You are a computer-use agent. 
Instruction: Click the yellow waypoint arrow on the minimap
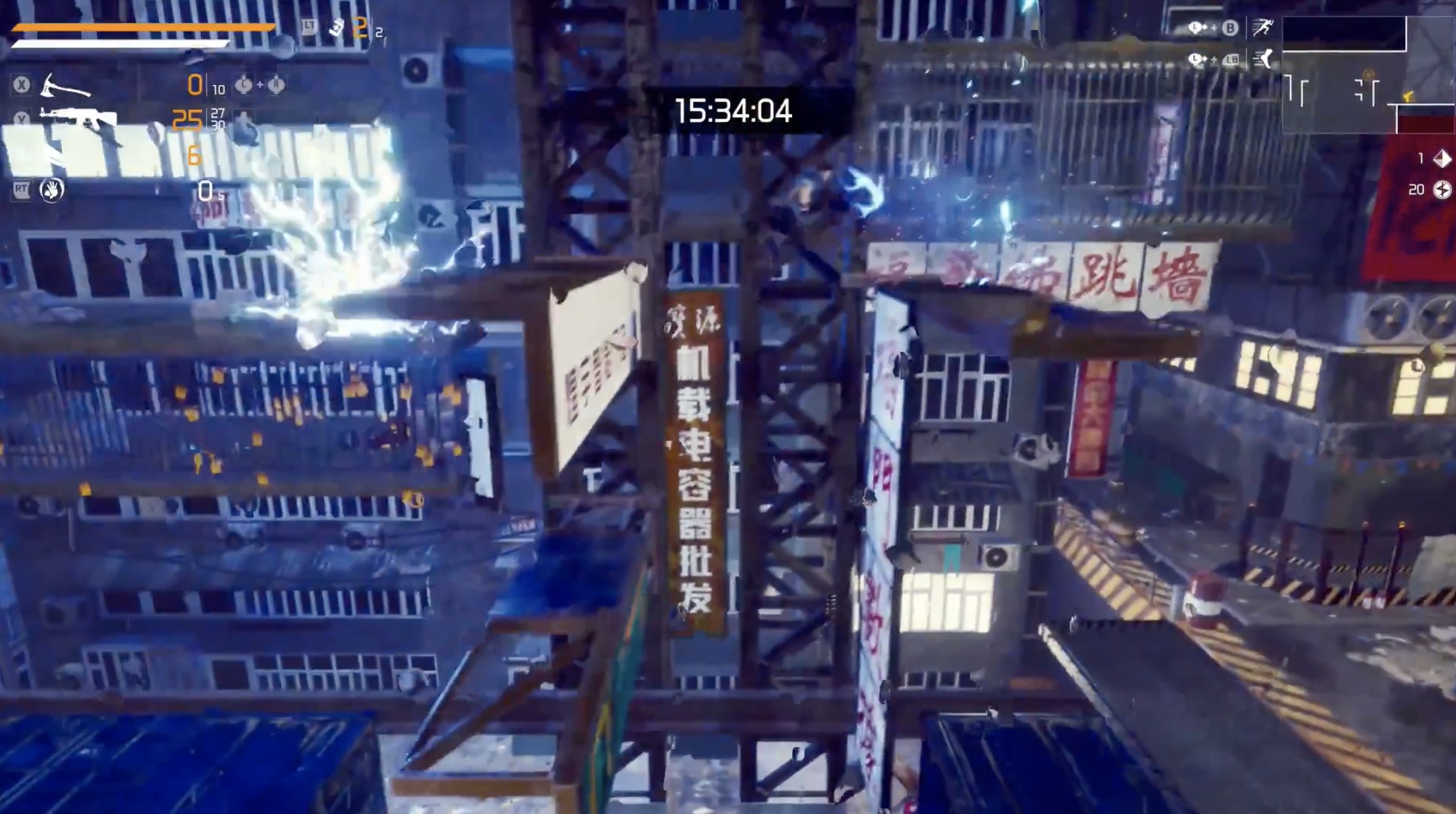(1408, 97)
